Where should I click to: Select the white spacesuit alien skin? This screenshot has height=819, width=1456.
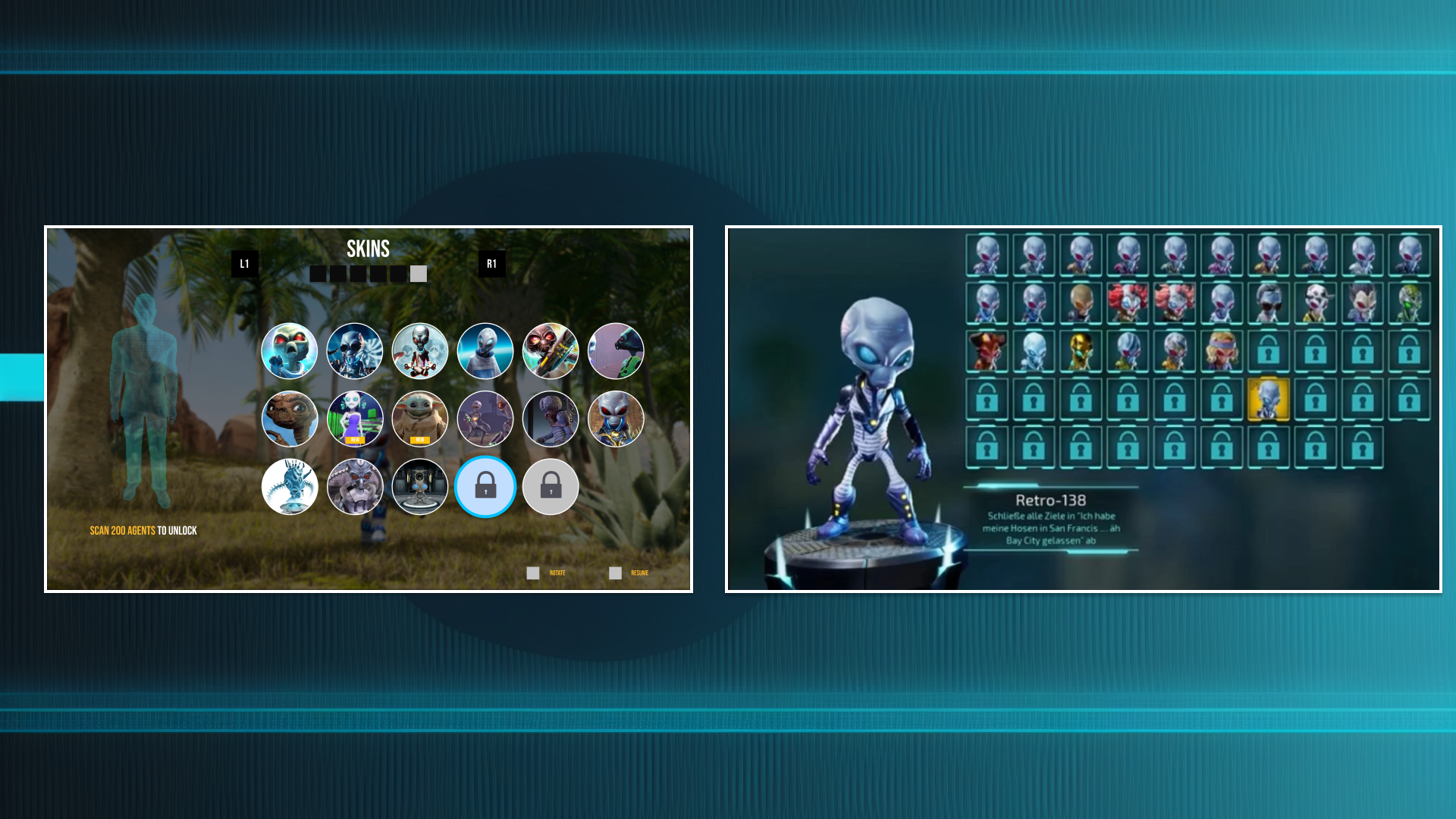point(485,351)
